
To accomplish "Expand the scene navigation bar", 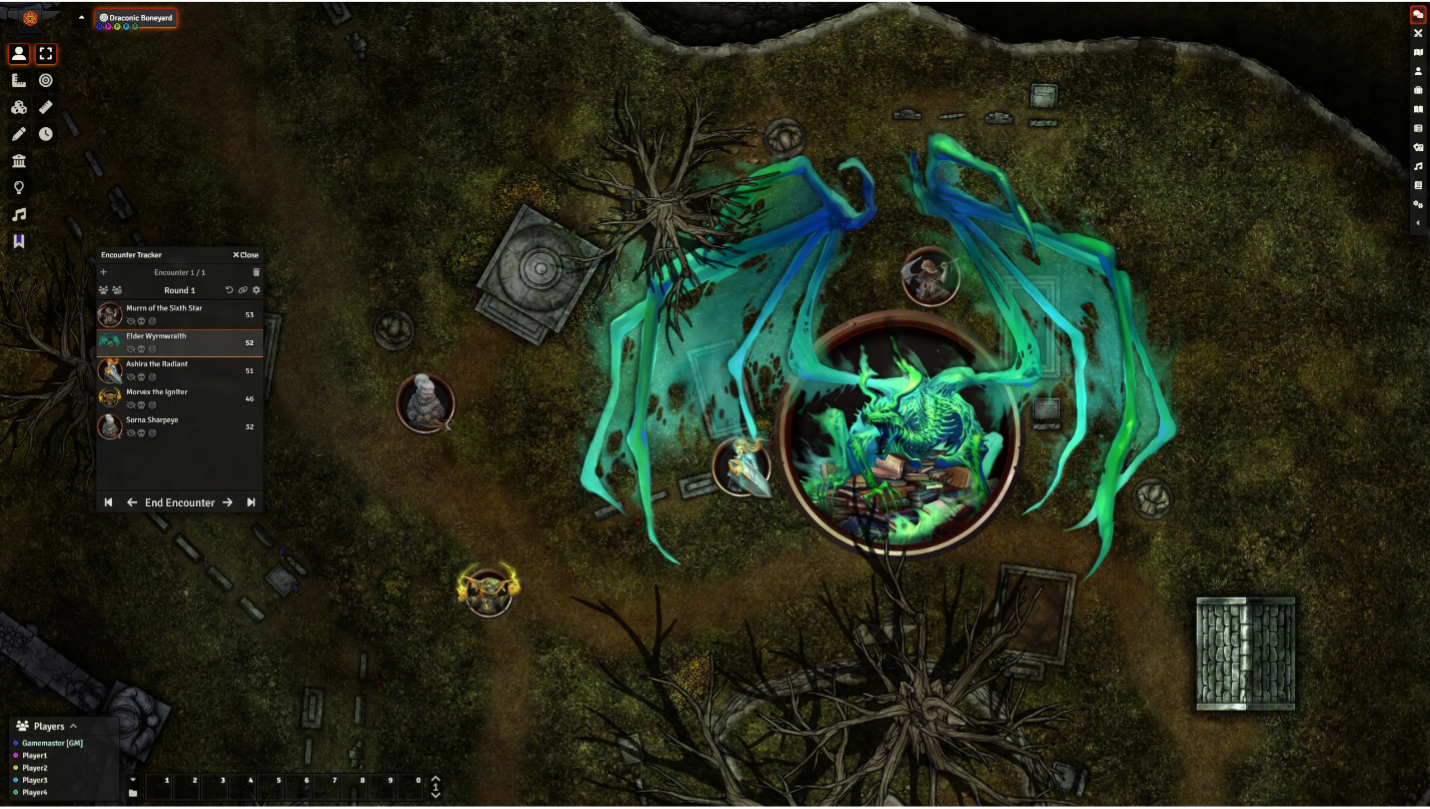I will point(80,17).
